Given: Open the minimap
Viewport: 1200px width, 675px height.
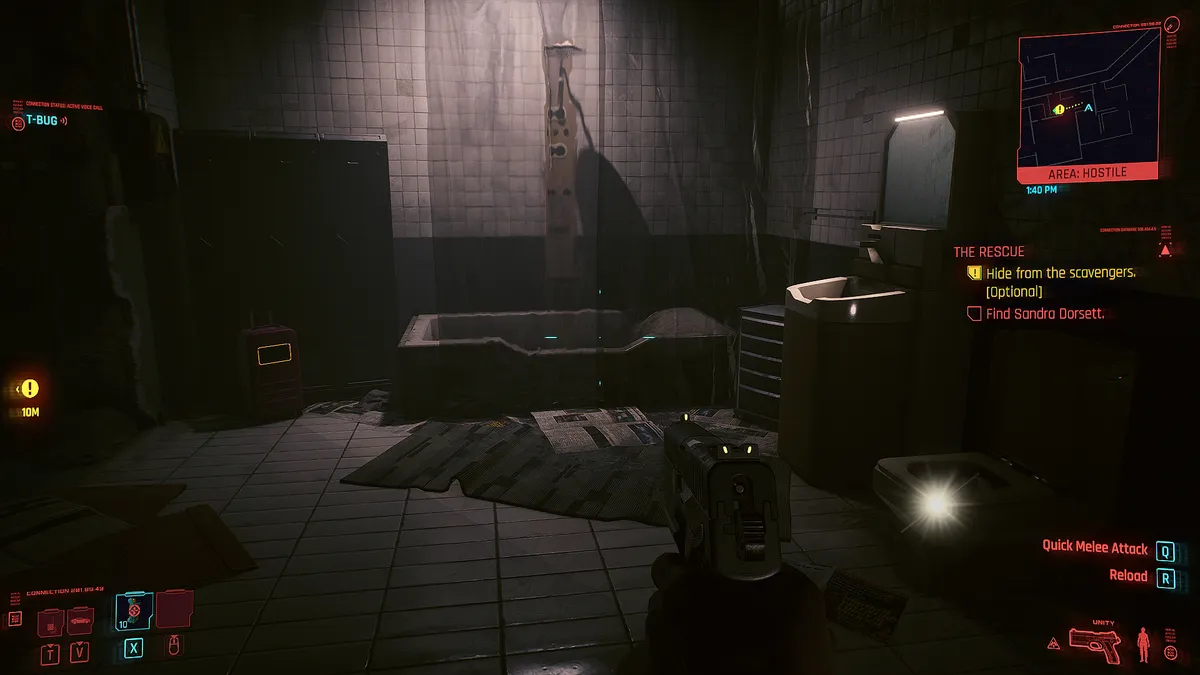Looking at the screenshot, I should (1088, 98).
